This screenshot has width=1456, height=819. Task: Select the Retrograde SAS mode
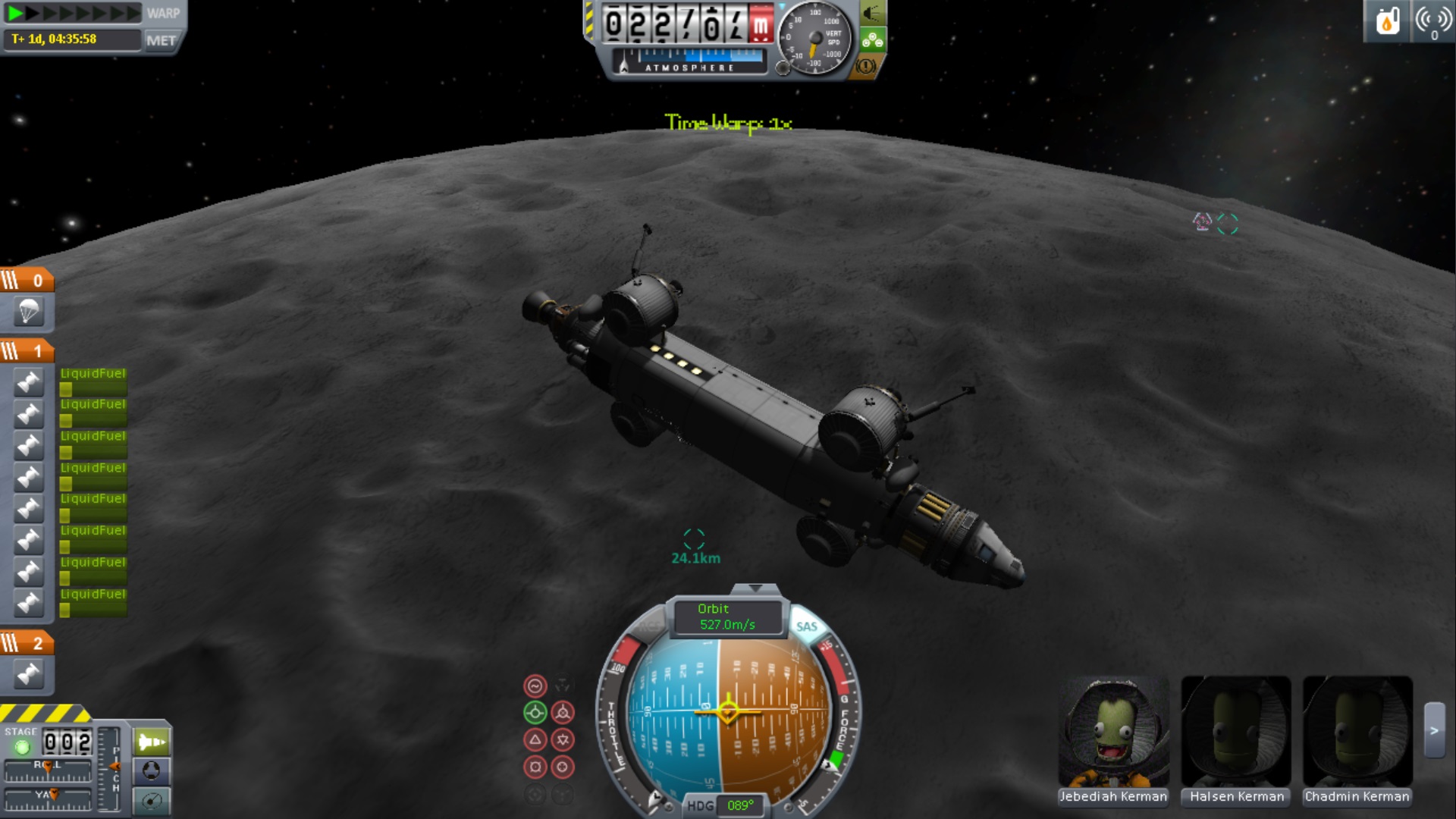pyautogui.click(x=563, y=713)
